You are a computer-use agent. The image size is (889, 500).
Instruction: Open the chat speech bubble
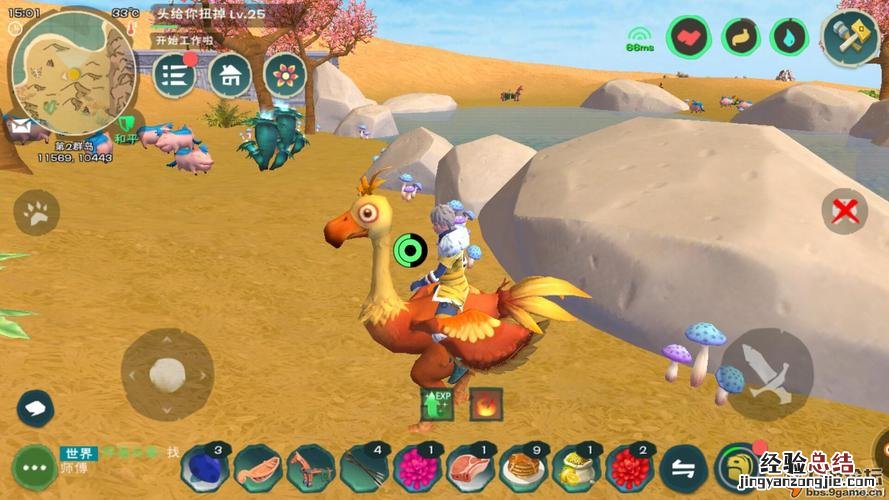tap(35, 407)
